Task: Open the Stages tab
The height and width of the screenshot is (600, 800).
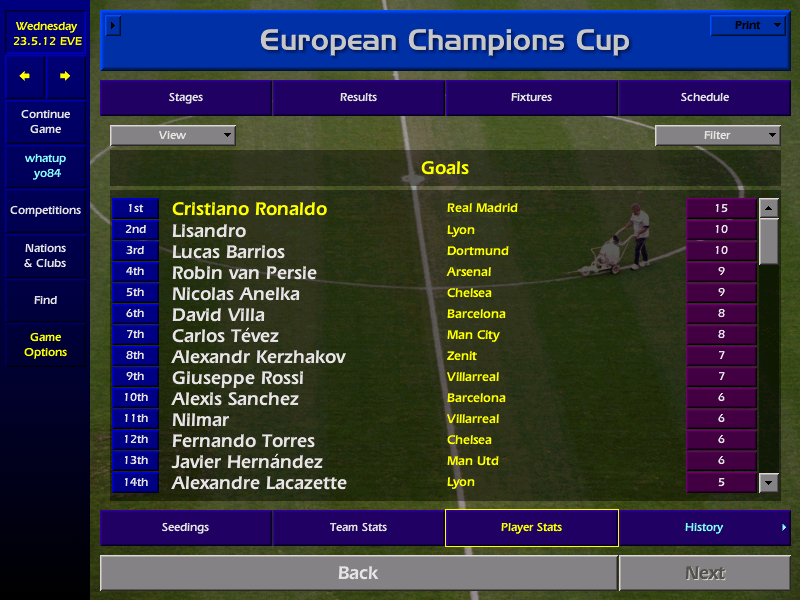Action: pyautogui.click(x=186, y=98)
